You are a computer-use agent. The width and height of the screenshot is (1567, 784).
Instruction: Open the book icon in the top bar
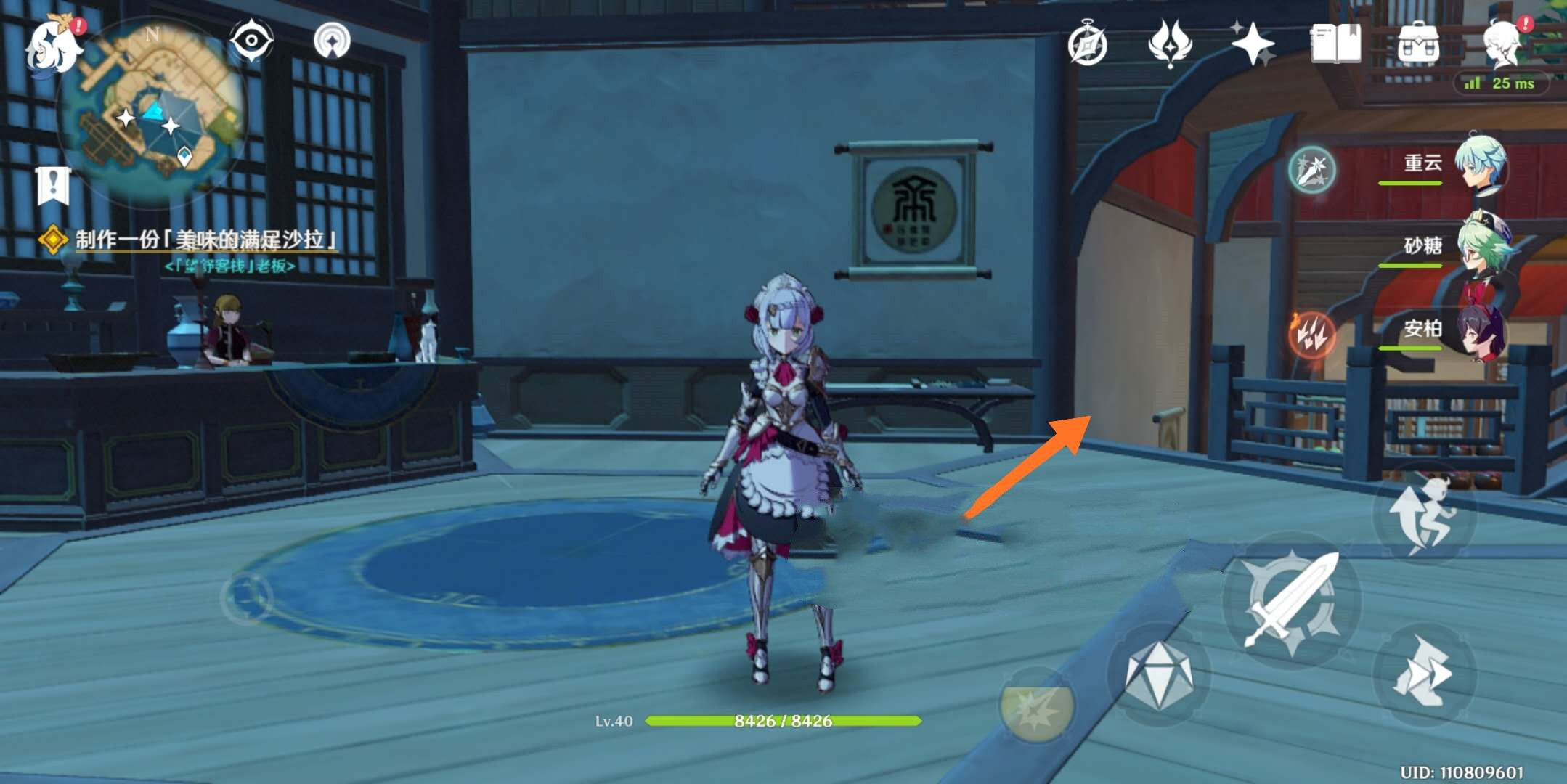(x=1335, y=44)
